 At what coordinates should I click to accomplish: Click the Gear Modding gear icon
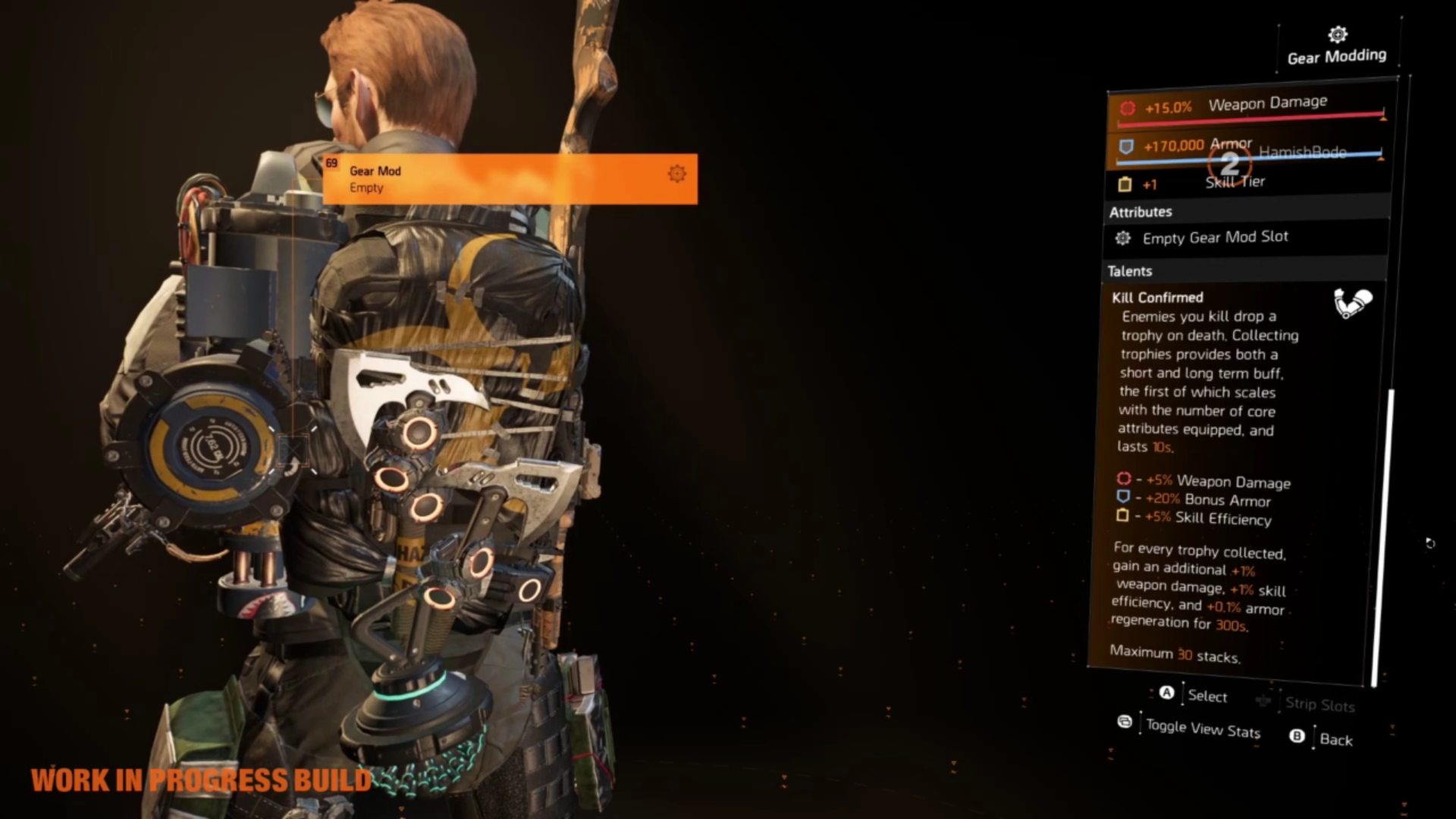1337,35
